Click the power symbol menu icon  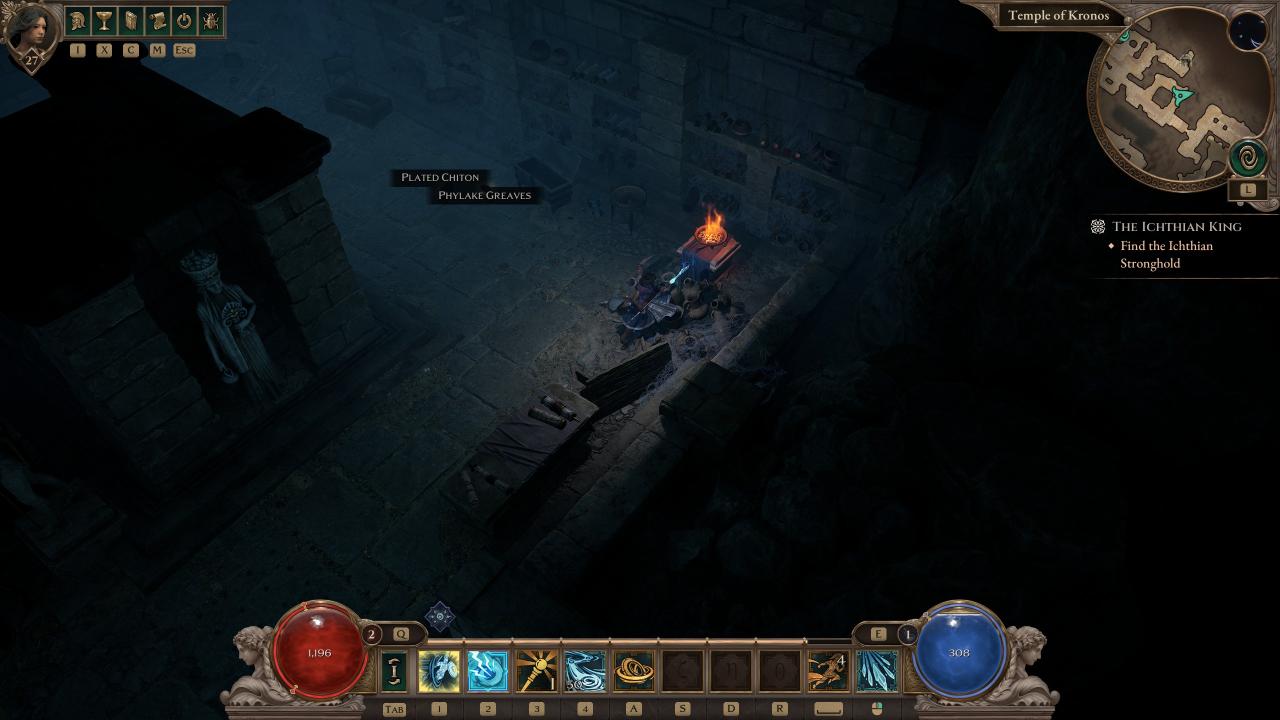click(184, 21)
